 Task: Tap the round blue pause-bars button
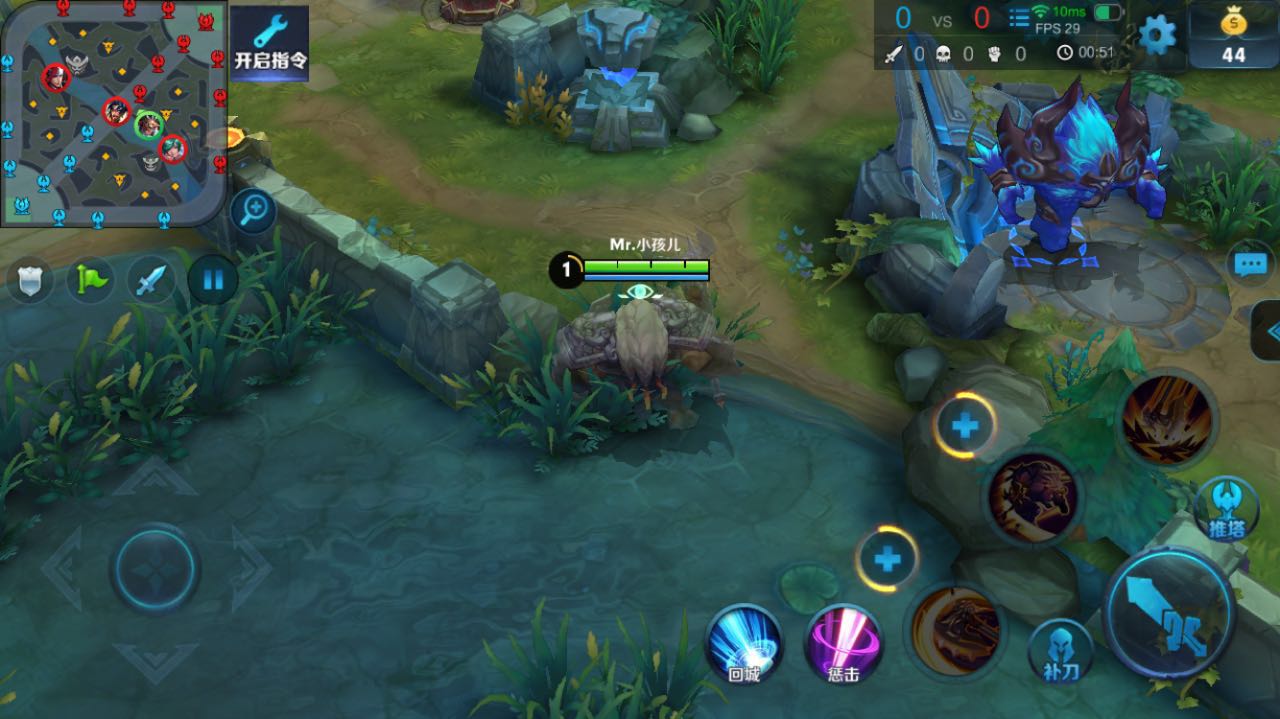point(213,279)
